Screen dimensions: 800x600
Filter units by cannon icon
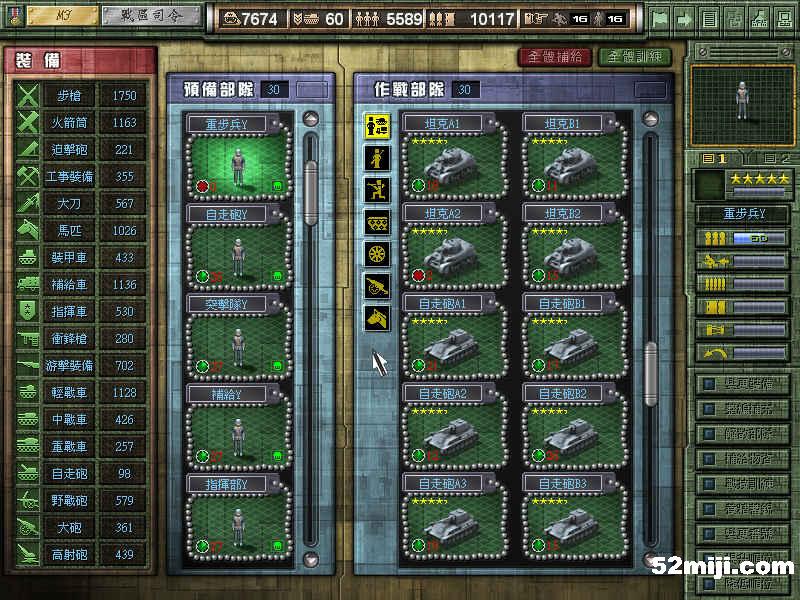pyautogui.click(x=377, y=285)
